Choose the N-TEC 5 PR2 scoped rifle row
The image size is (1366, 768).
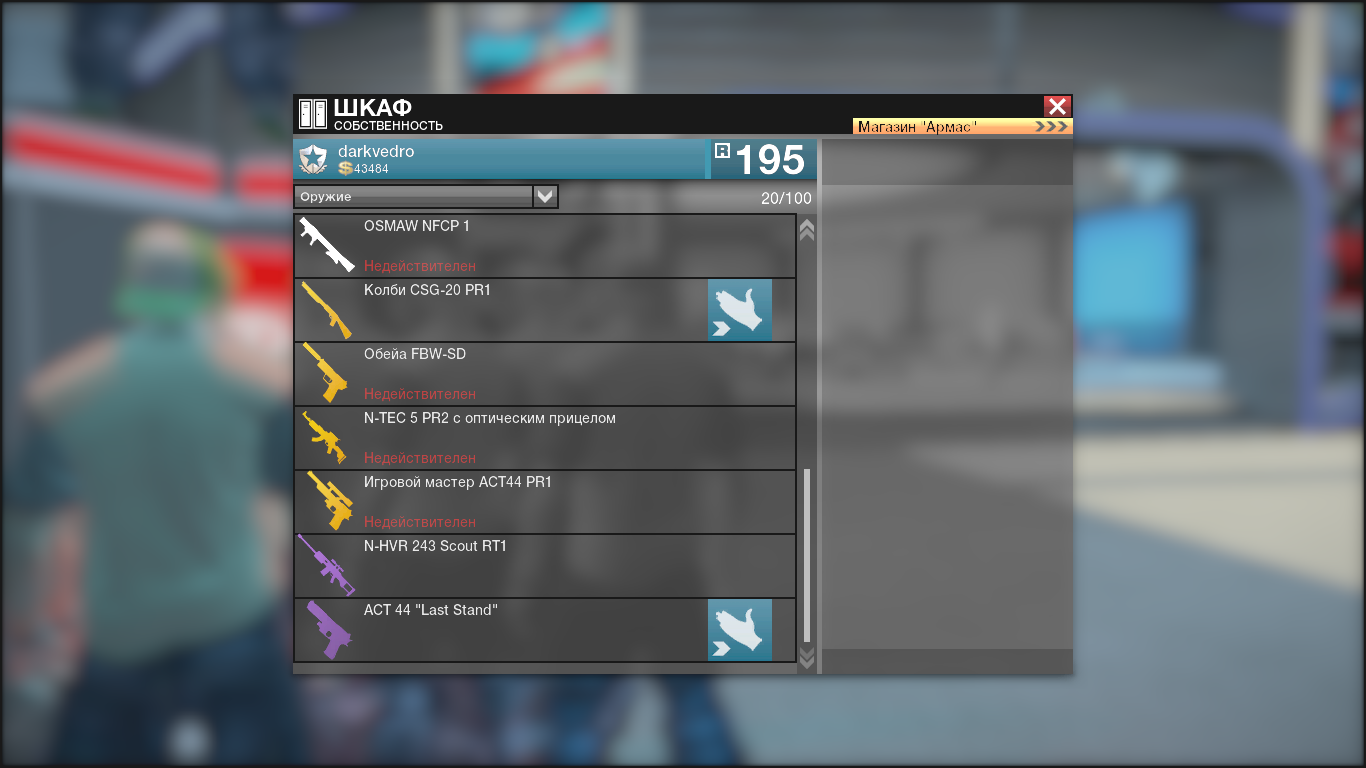544,438
